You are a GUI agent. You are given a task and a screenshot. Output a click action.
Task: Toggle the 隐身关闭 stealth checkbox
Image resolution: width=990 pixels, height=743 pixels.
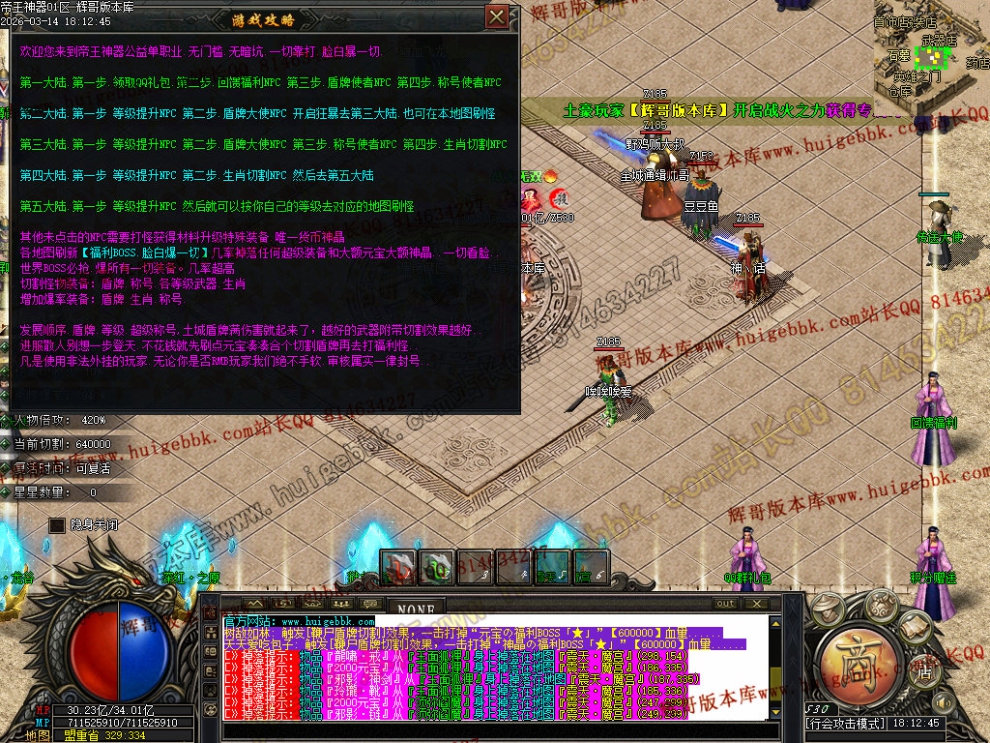tap(57, 524)
